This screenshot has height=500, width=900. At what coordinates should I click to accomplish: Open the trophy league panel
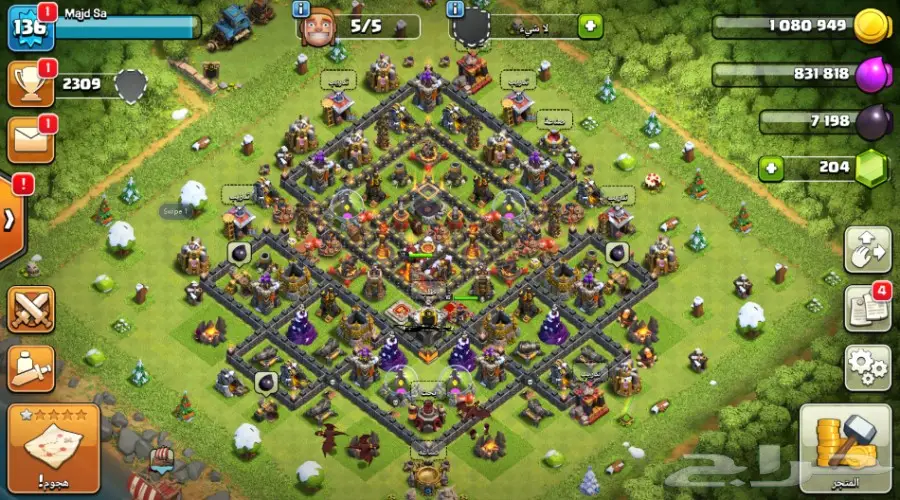coord(29,85)
